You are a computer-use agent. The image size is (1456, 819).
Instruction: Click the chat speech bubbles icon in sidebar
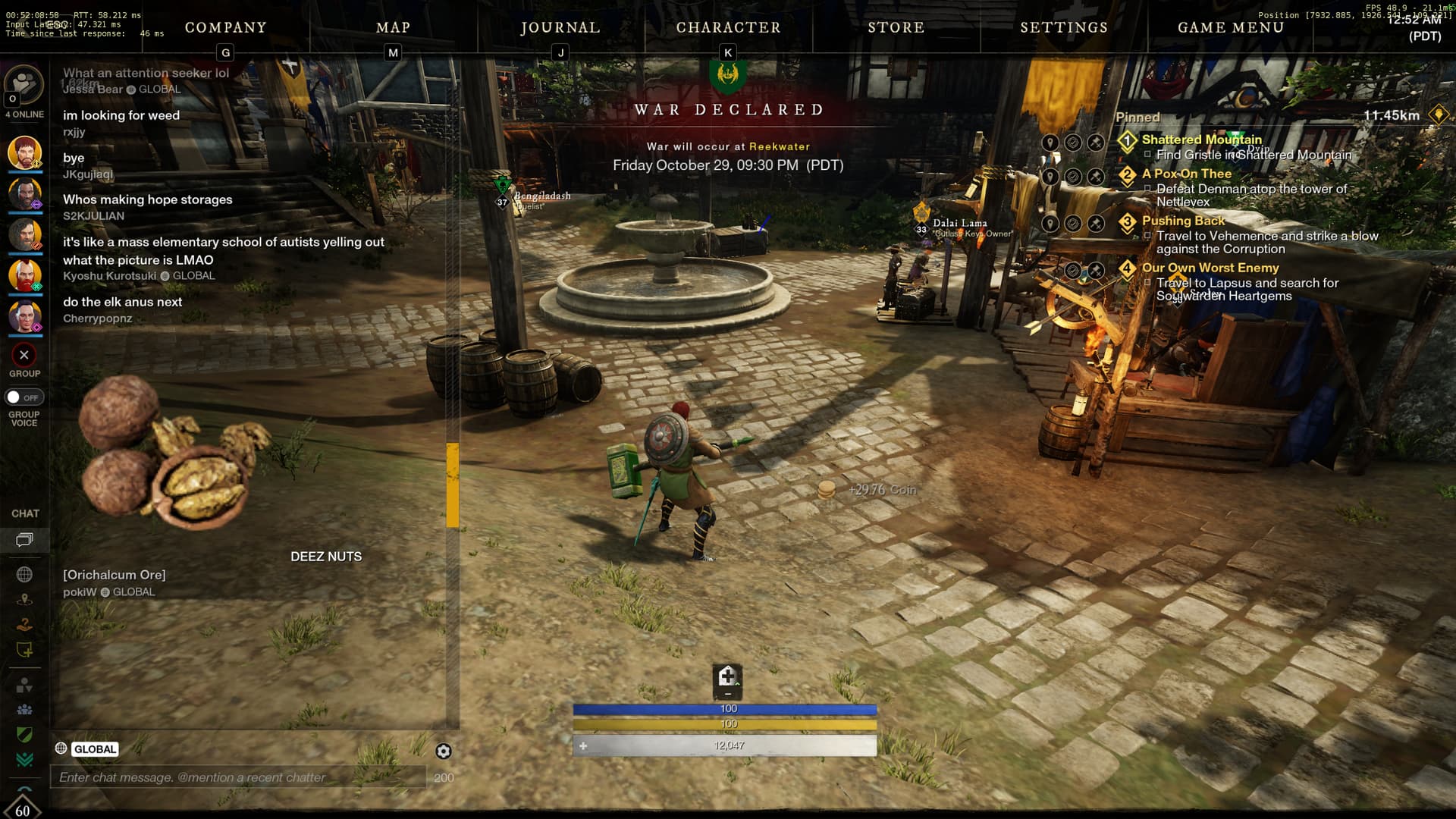coord(24,540)
